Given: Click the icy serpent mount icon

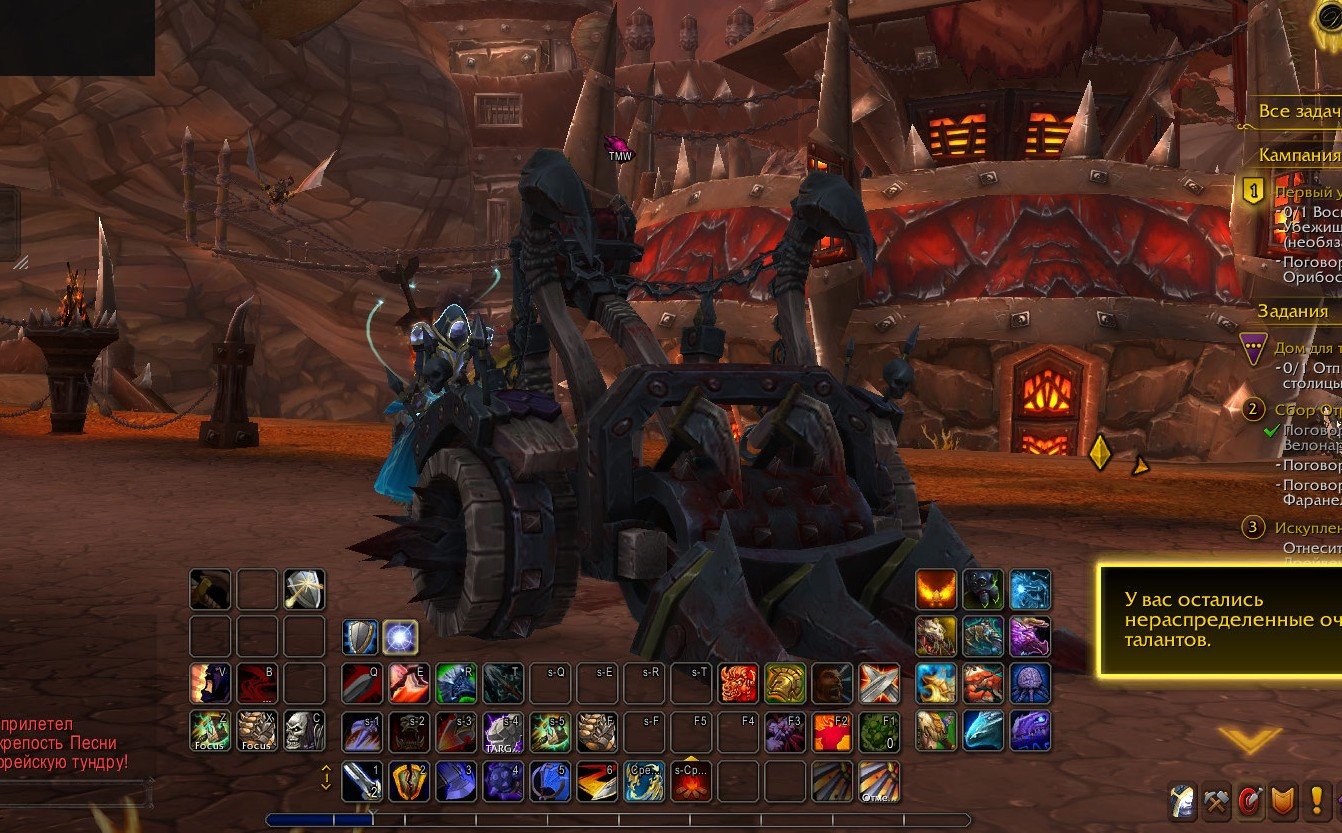Looking at the screenshot, I should (985, 730).
